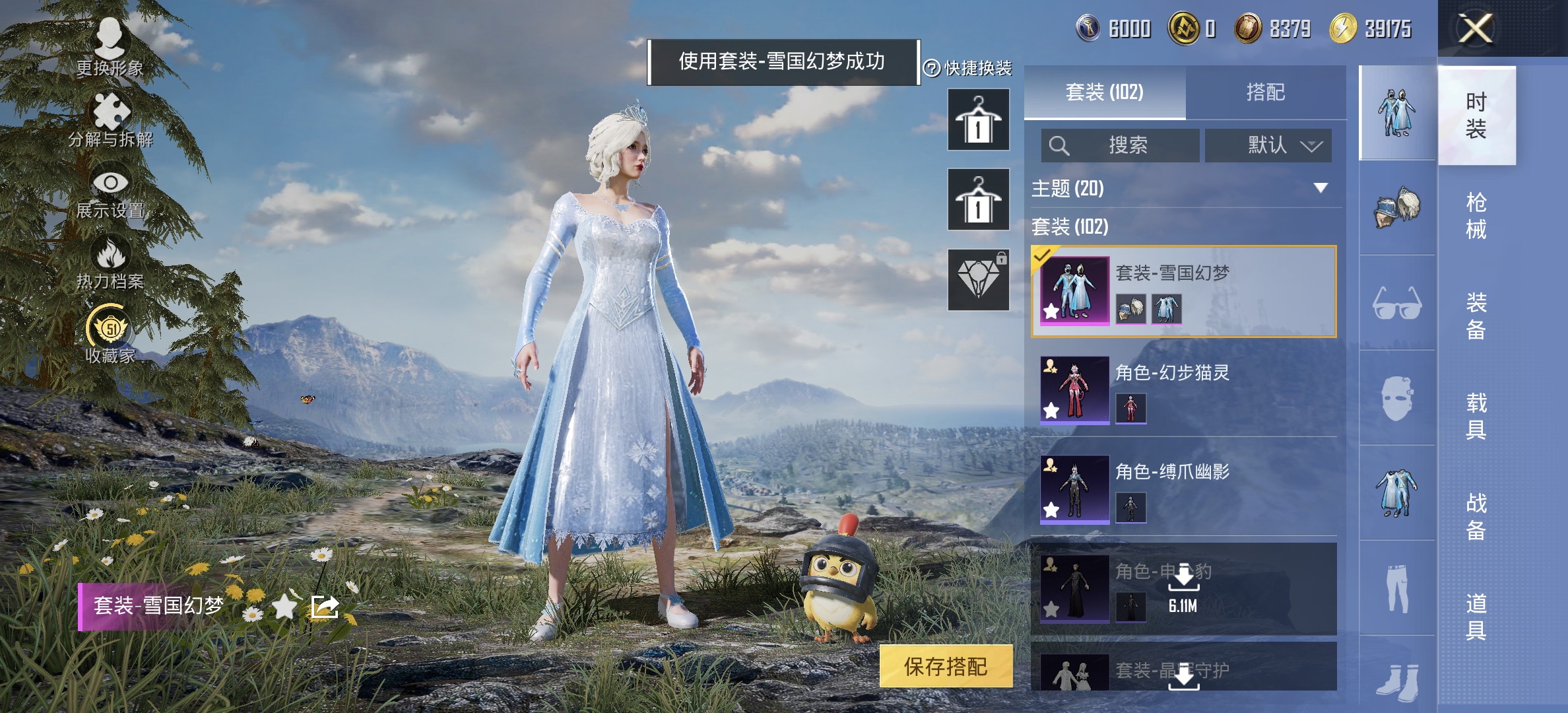This screenshot has height=713, width=1568.
Task: Toggle the second hanger quick-swap slot
Action: [977, 199]
